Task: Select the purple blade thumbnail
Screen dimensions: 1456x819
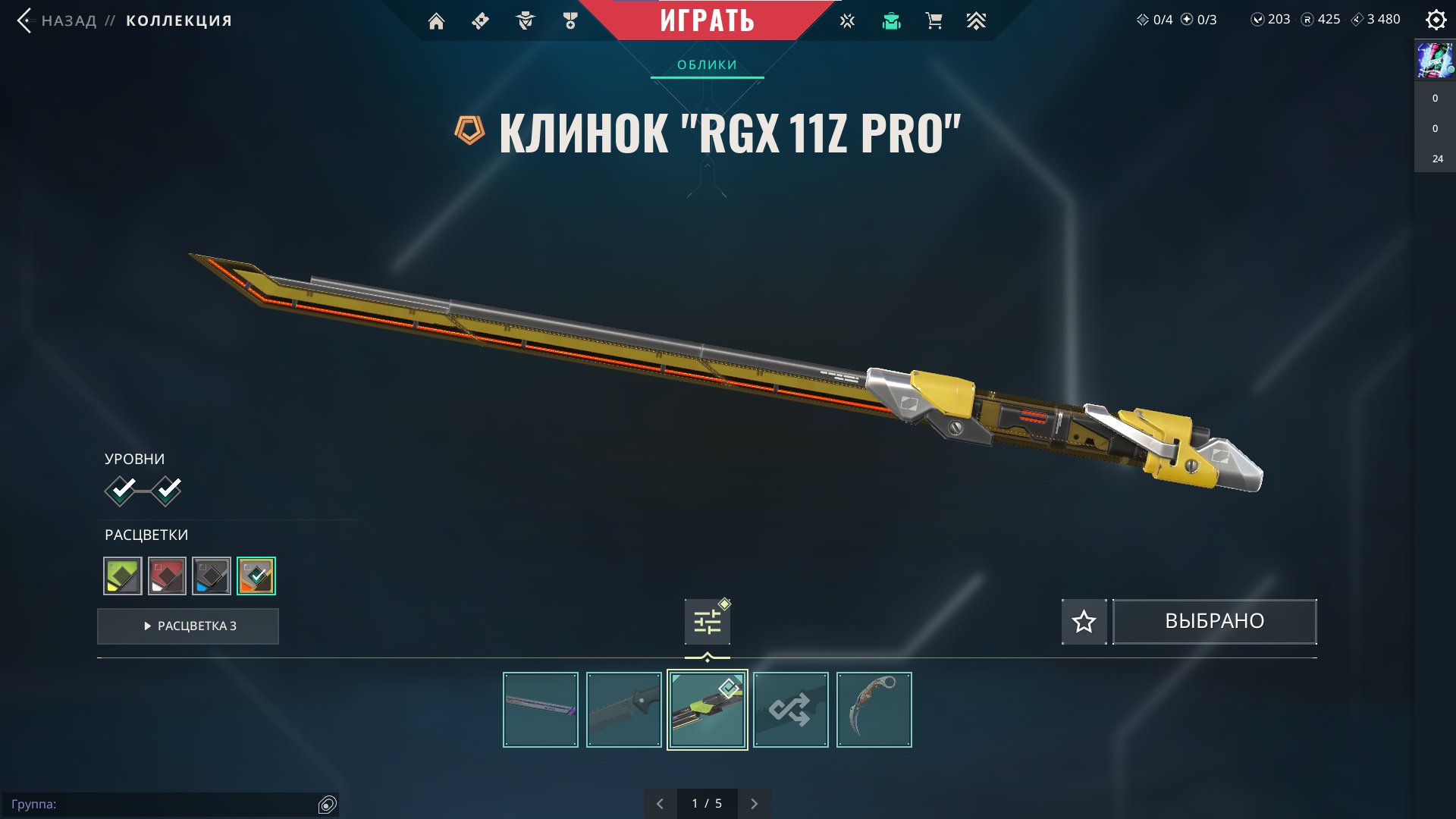Action: click(541, 710)
